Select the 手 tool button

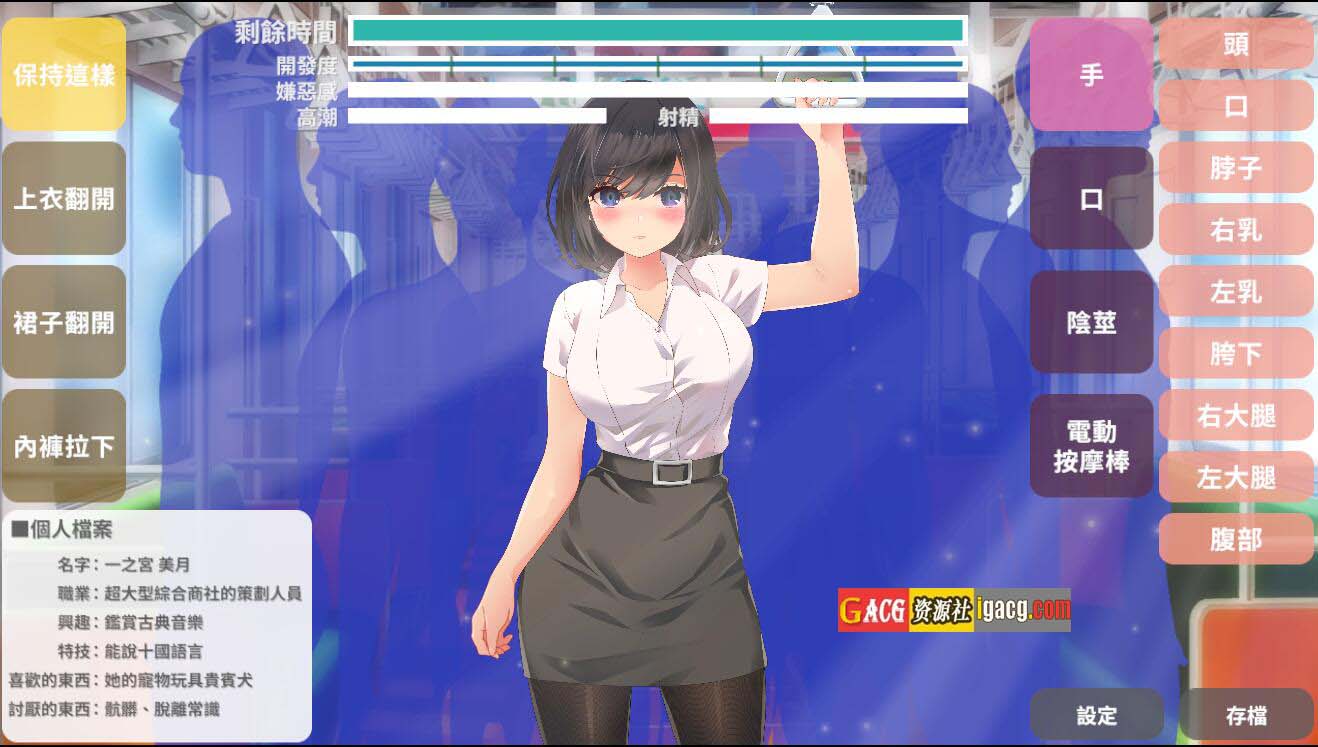tap(1091, 75)
